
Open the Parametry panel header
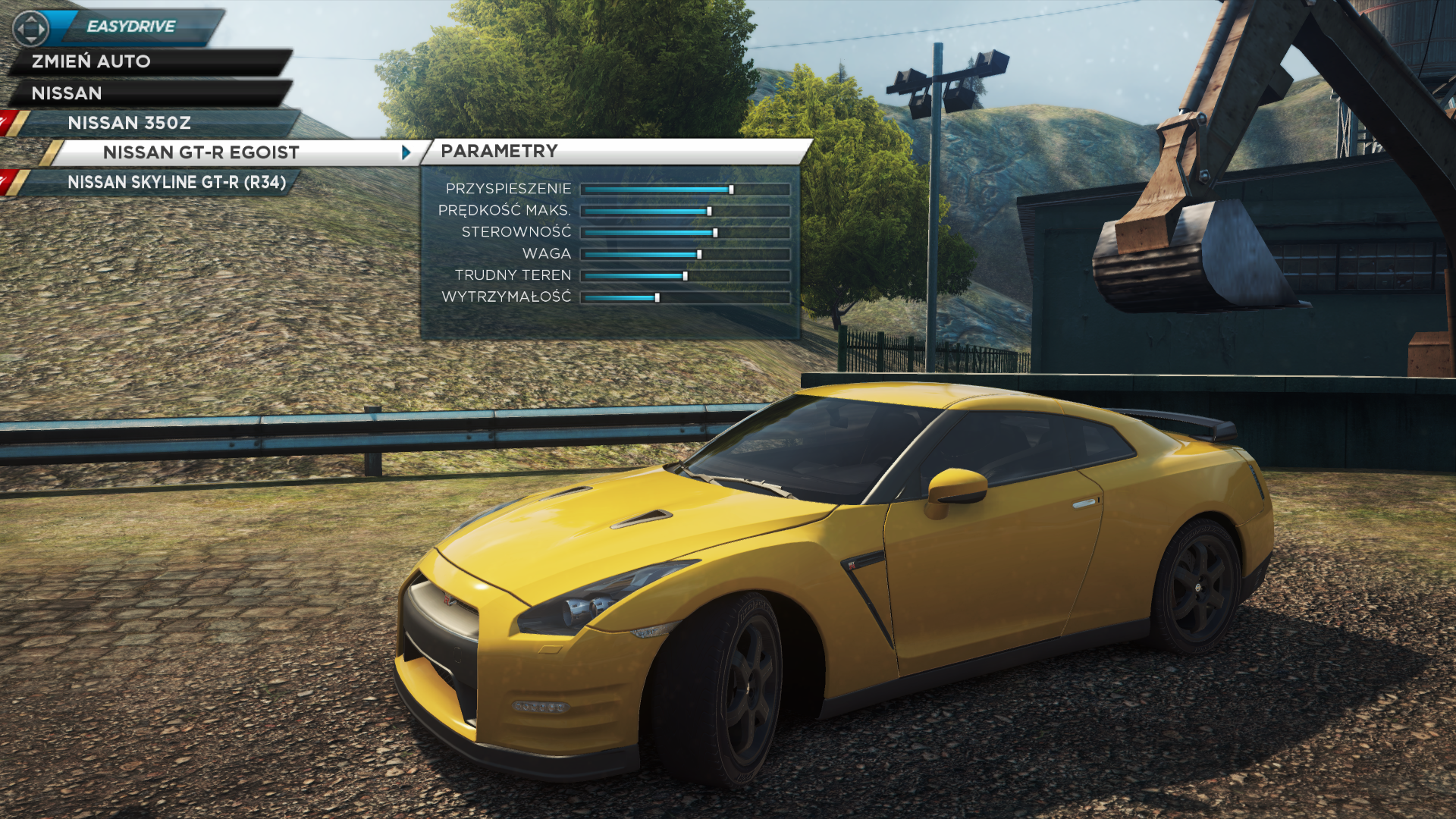(x=499, y=151)
